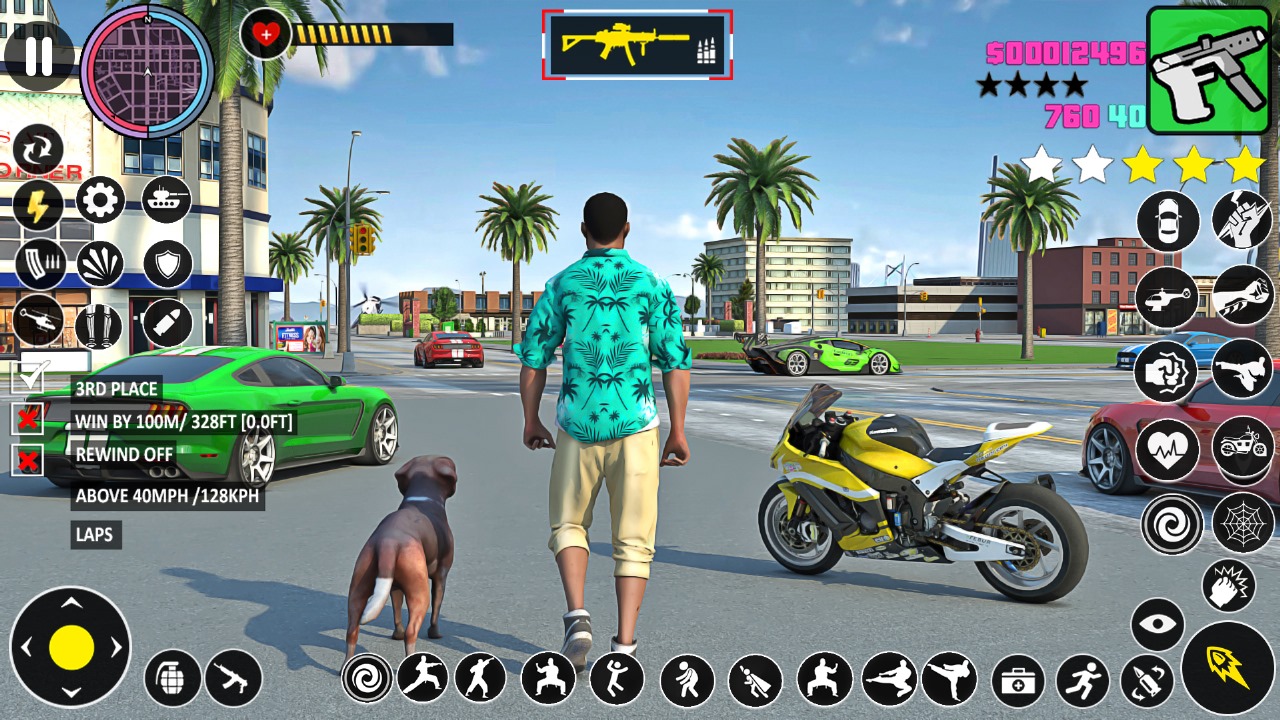Tap the magazine ammo refill icon
This screenshot has height=720, width=1280.
click(39, 264)
